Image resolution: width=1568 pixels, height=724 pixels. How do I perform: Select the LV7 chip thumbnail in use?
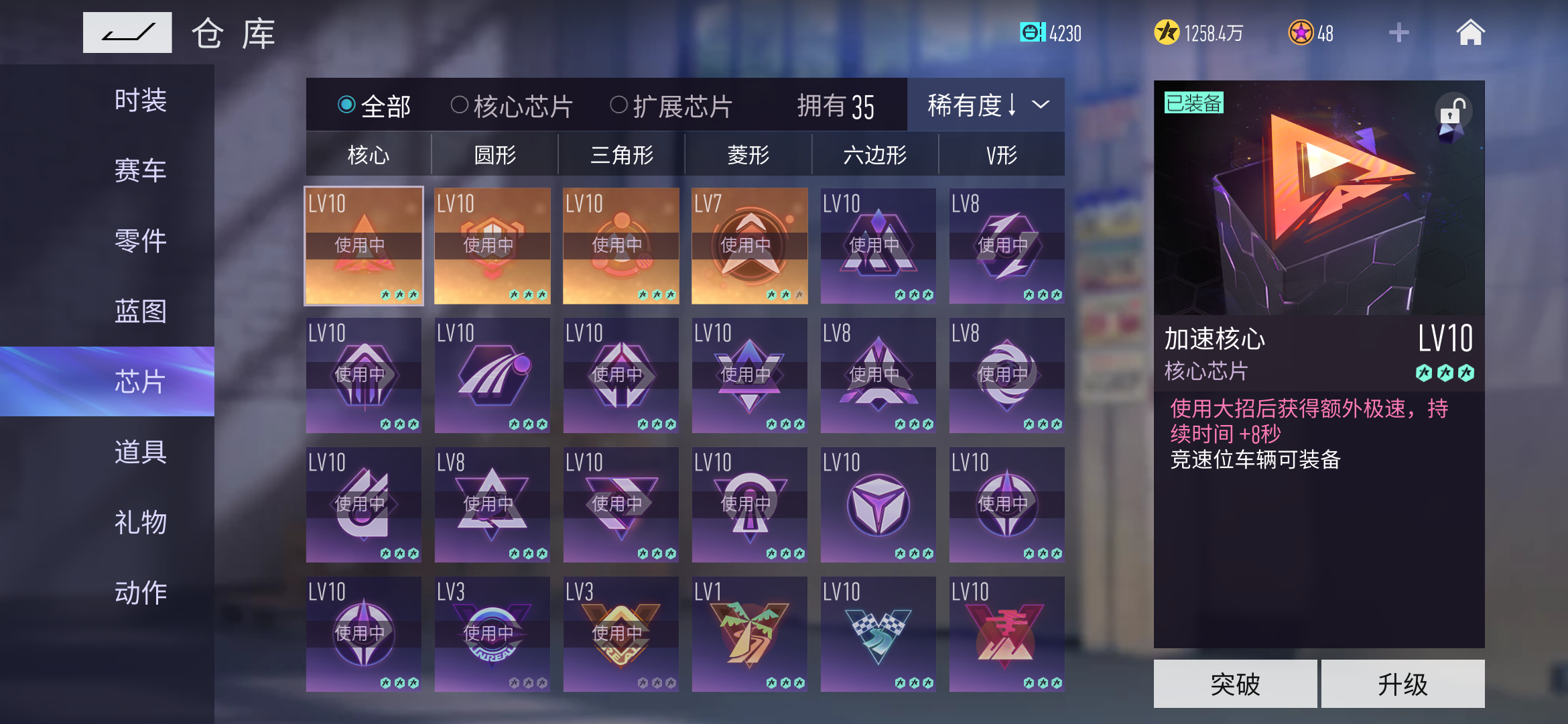749,246
